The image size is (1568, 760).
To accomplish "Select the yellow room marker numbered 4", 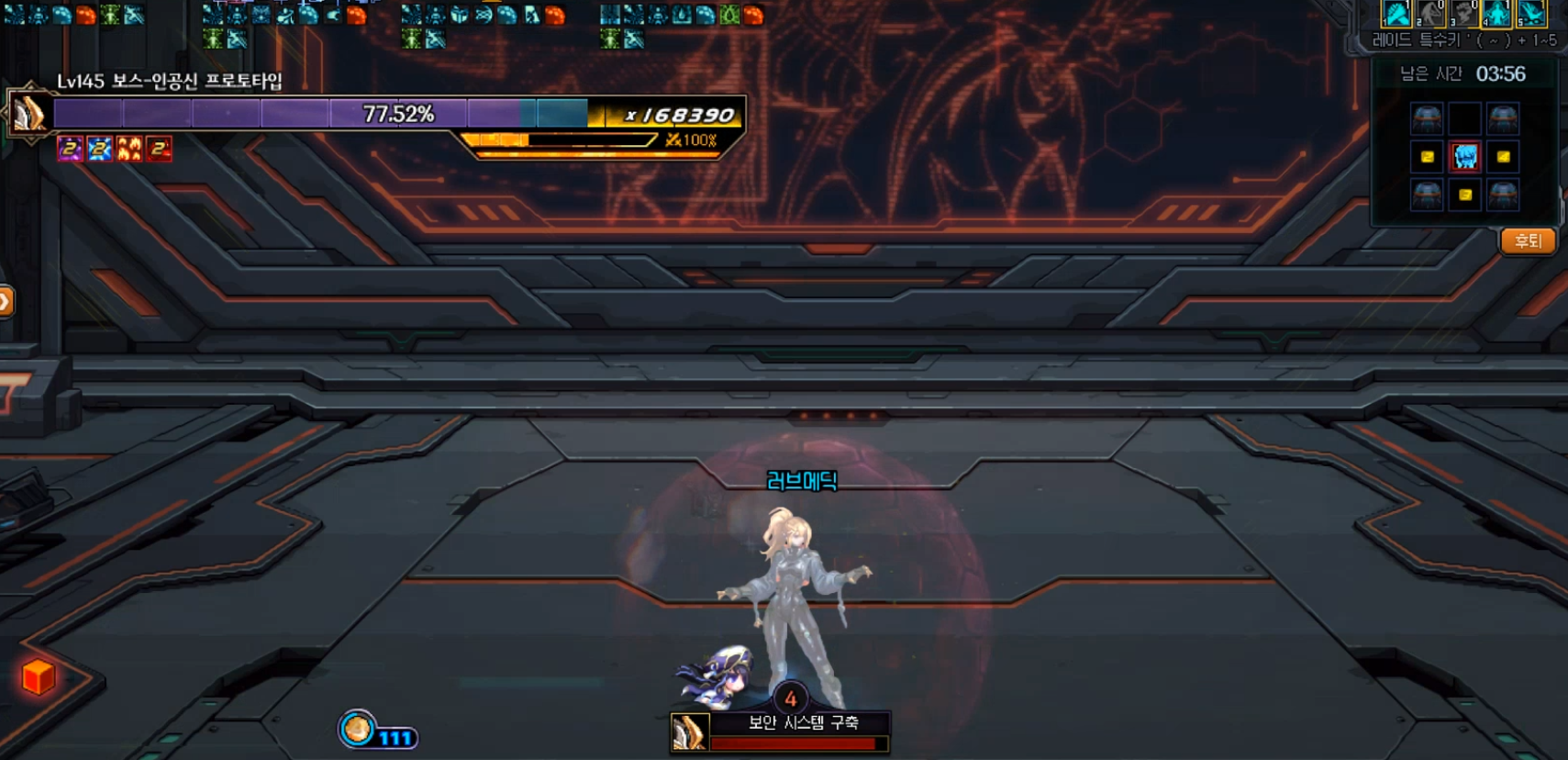I will click(x=1503, y=157).
